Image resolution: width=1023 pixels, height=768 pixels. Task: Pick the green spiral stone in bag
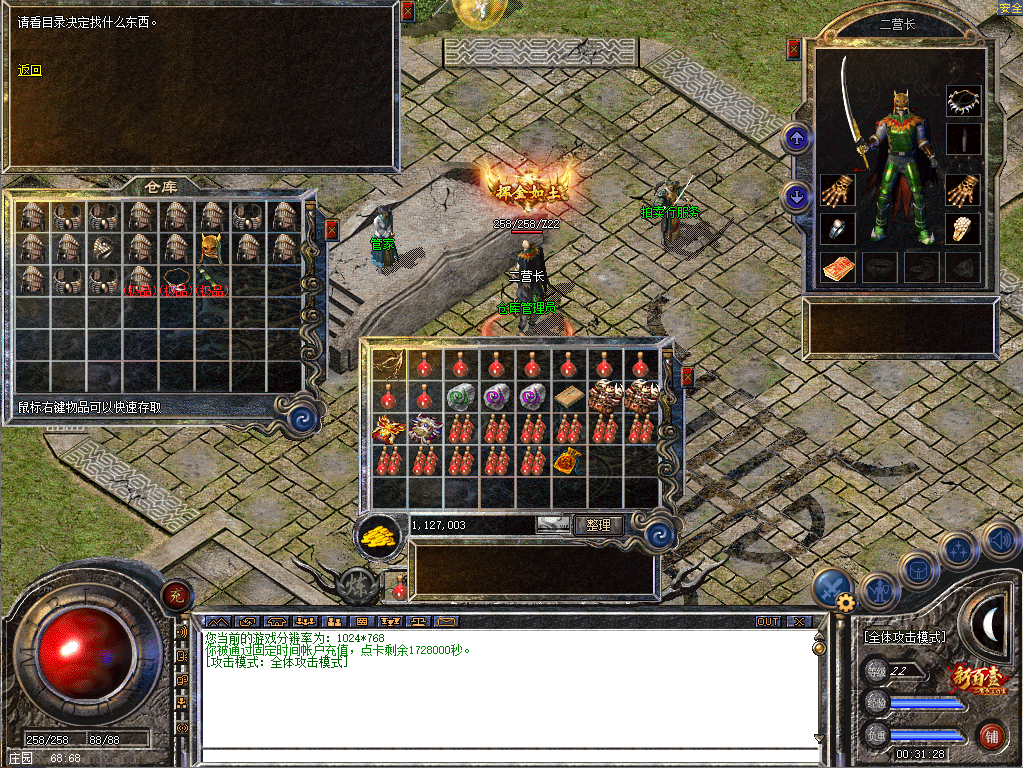(461, 396)
